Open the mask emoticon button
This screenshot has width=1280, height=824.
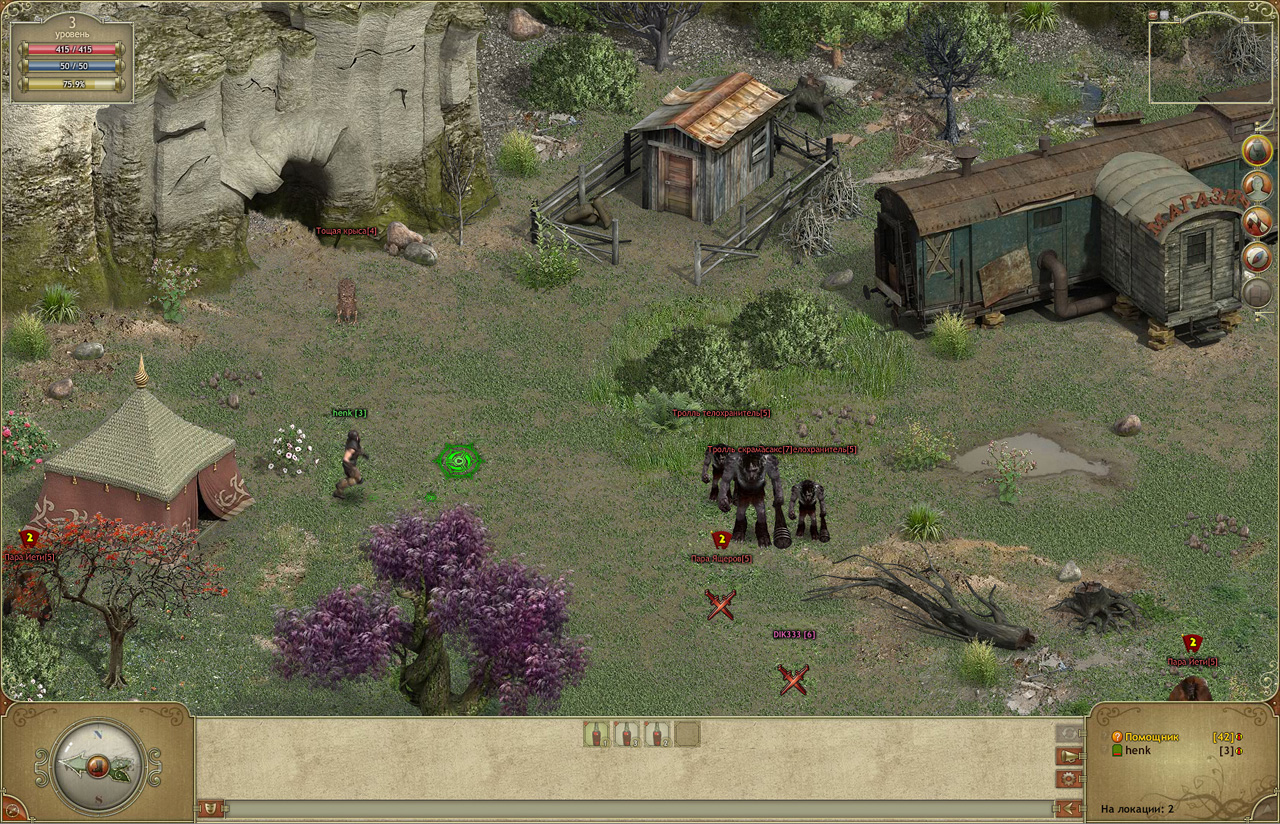[x=211, y=808]
